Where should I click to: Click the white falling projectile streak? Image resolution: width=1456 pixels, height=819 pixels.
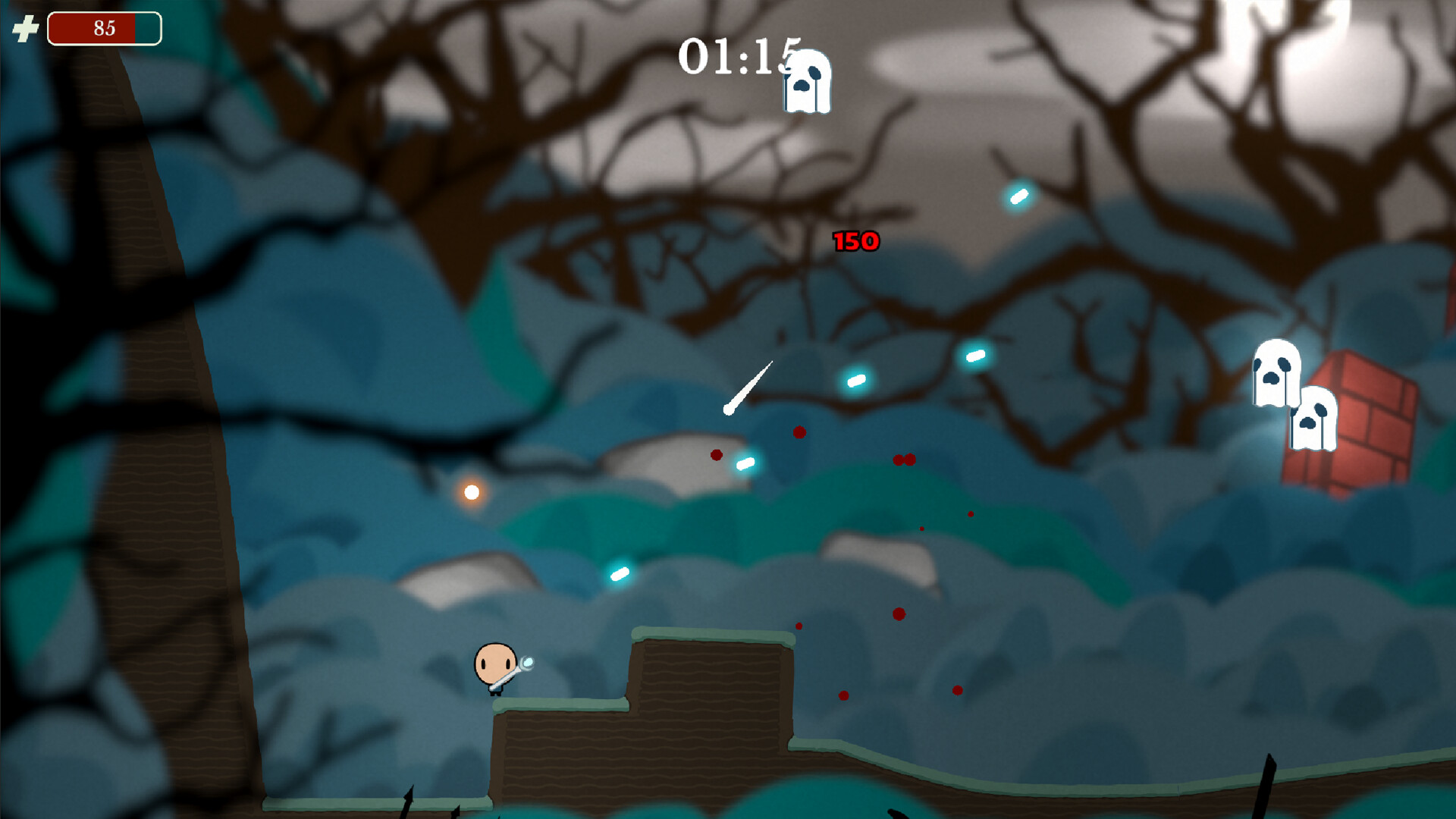pyautogui.click(x=749, y=387)
